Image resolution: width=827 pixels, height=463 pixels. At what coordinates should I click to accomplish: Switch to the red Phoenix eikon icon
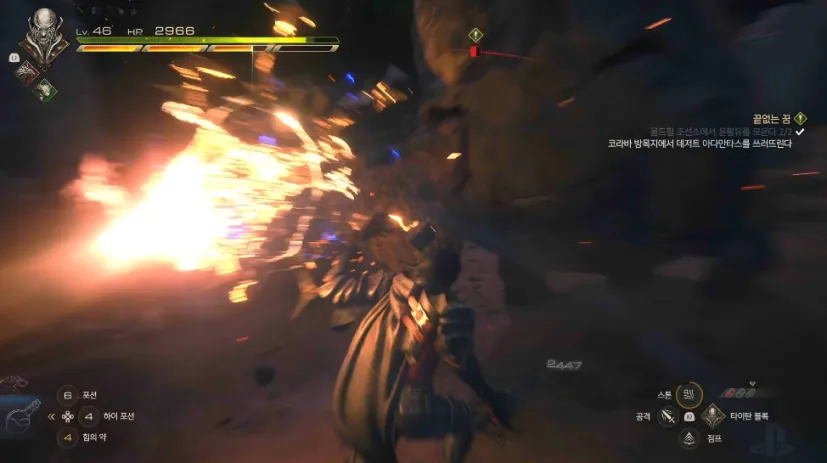(x=28, y=70)
